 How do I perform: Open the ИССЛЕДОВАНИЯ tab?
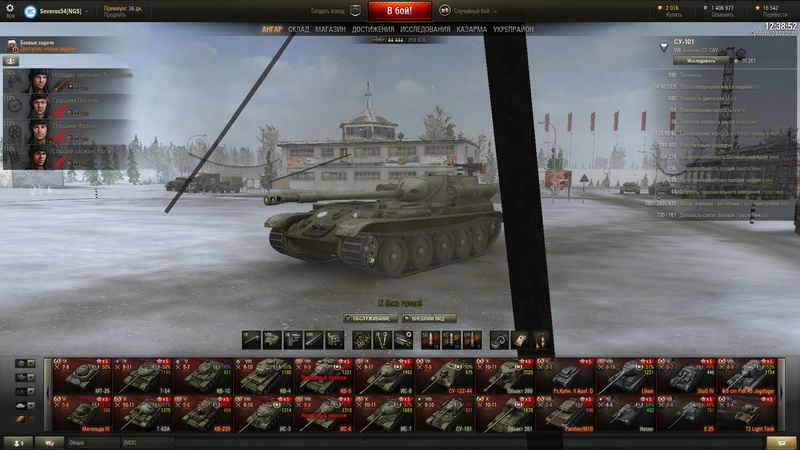pos(425,30)
